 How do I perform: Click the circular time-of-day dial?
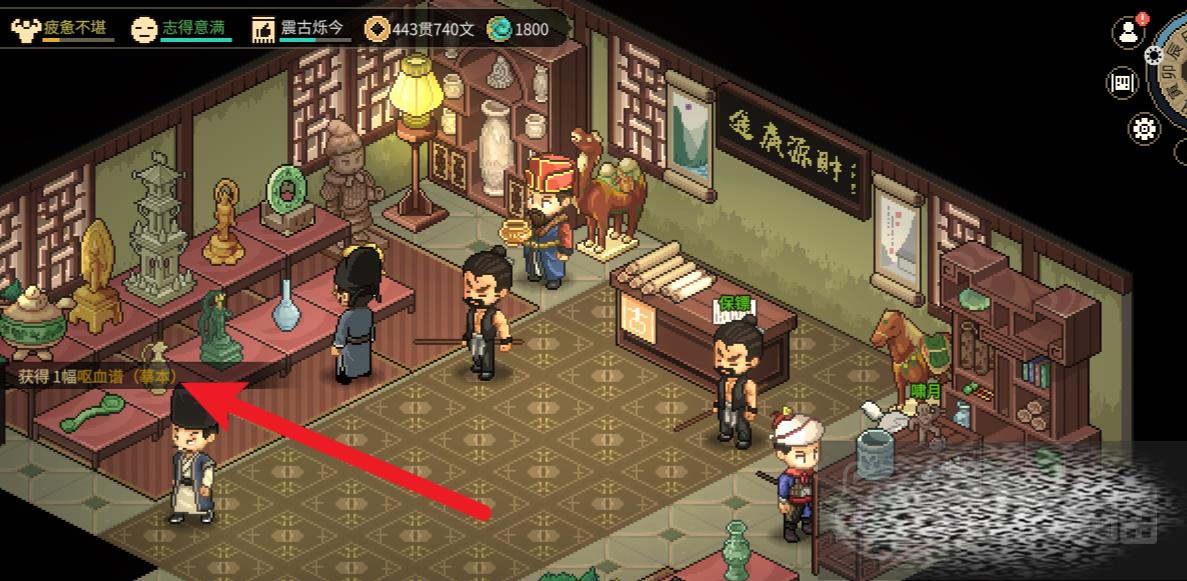point(1172,70)
